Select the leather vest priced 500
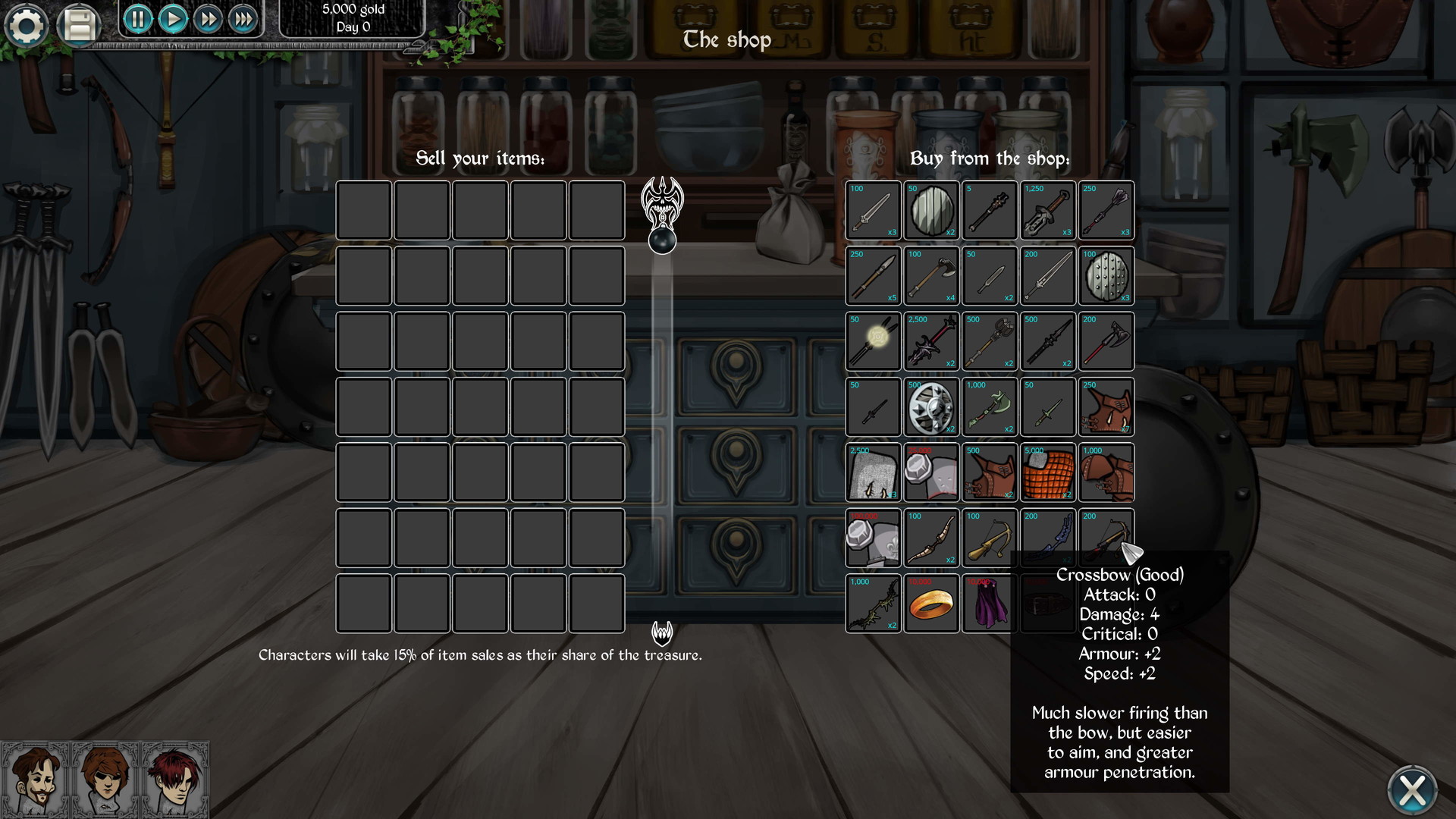Image resolution: width=1456 pixels, height=819 pixels. tap(990, 472)
